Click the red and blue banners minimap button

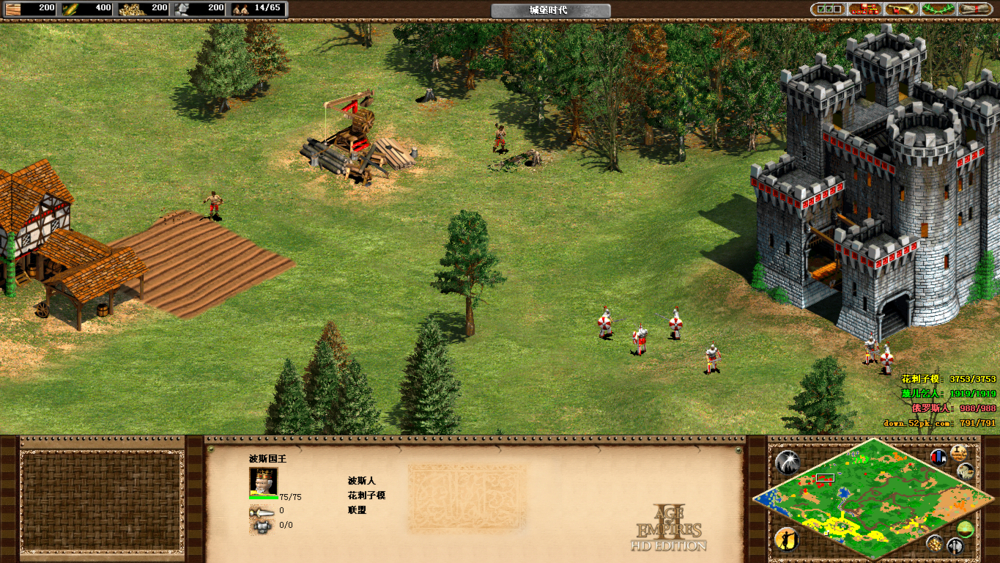(x=939, y=457)
